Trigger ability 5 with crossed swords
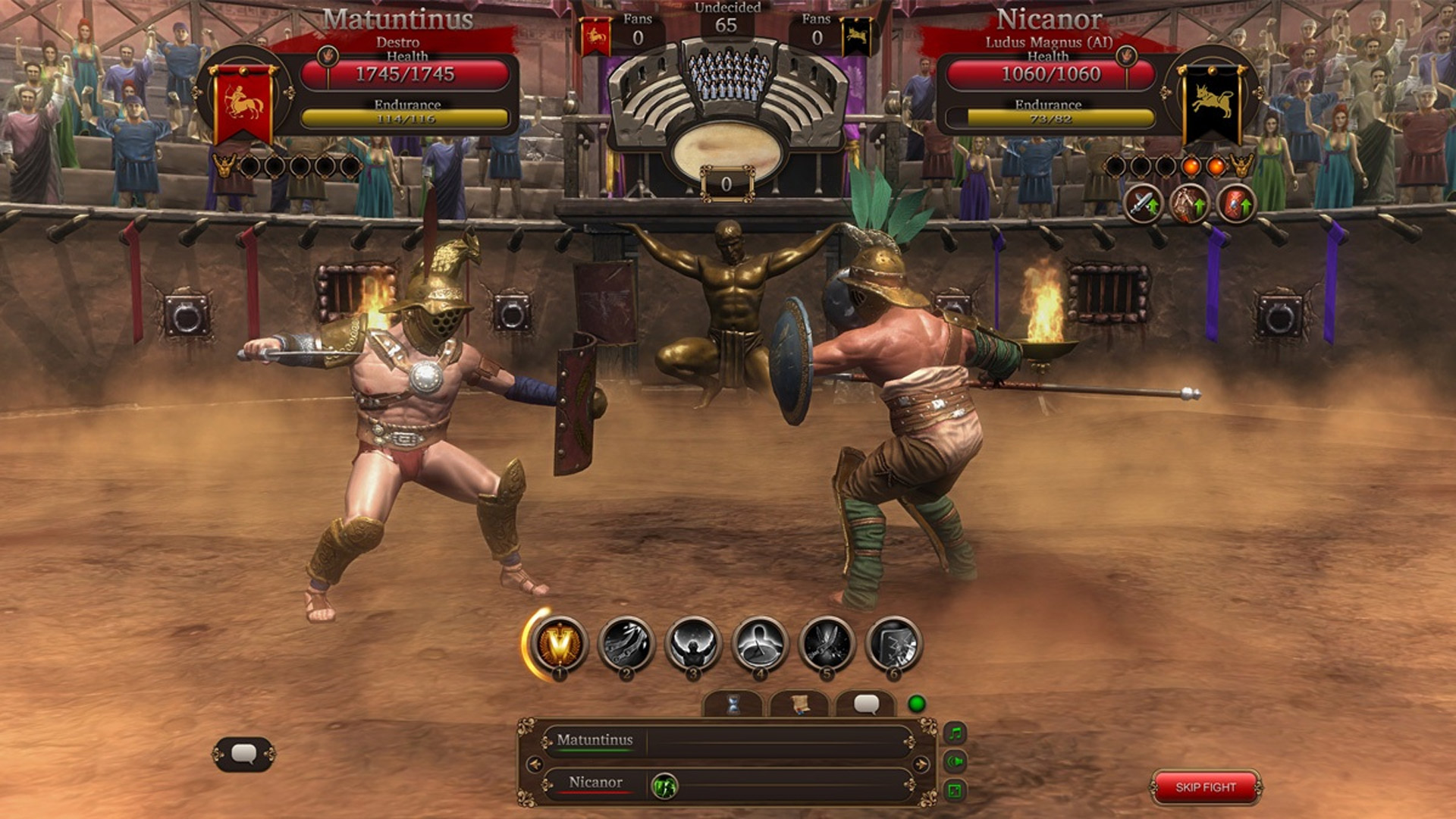The width and height of the screenshot is (1456, 819). tap(827, 644)
